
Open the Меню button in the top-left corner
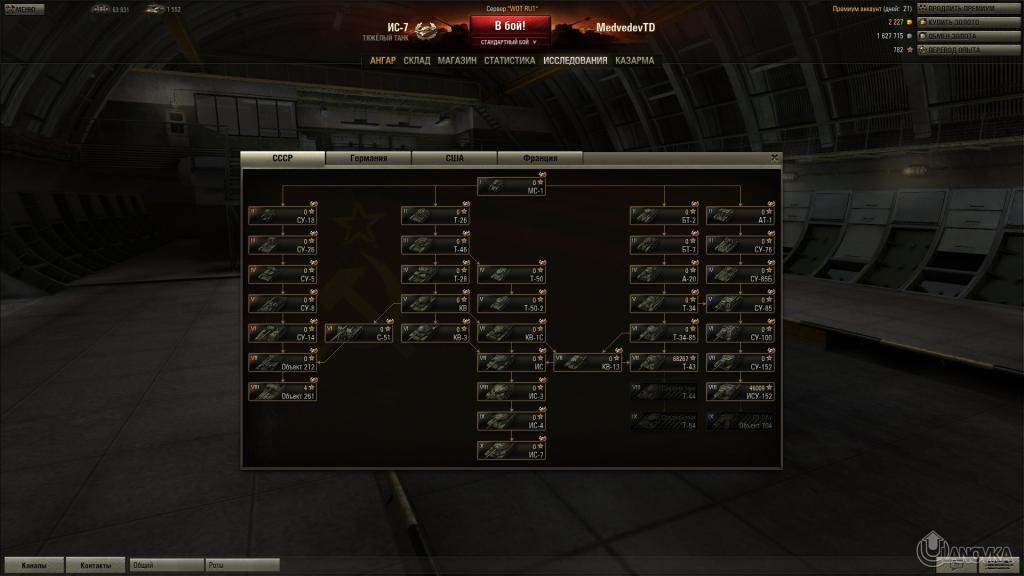tap(22, 9)
